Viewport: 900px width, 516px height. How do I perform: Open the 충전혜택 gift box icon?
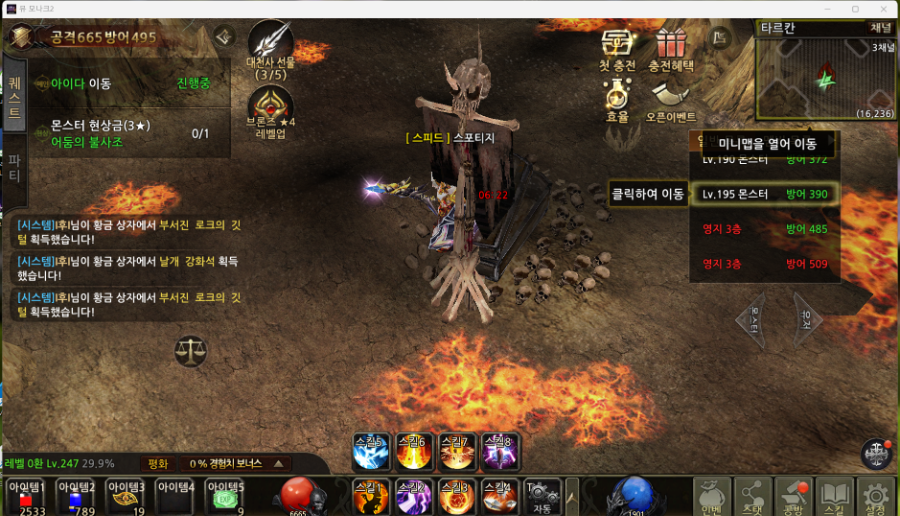click(671, 46)
